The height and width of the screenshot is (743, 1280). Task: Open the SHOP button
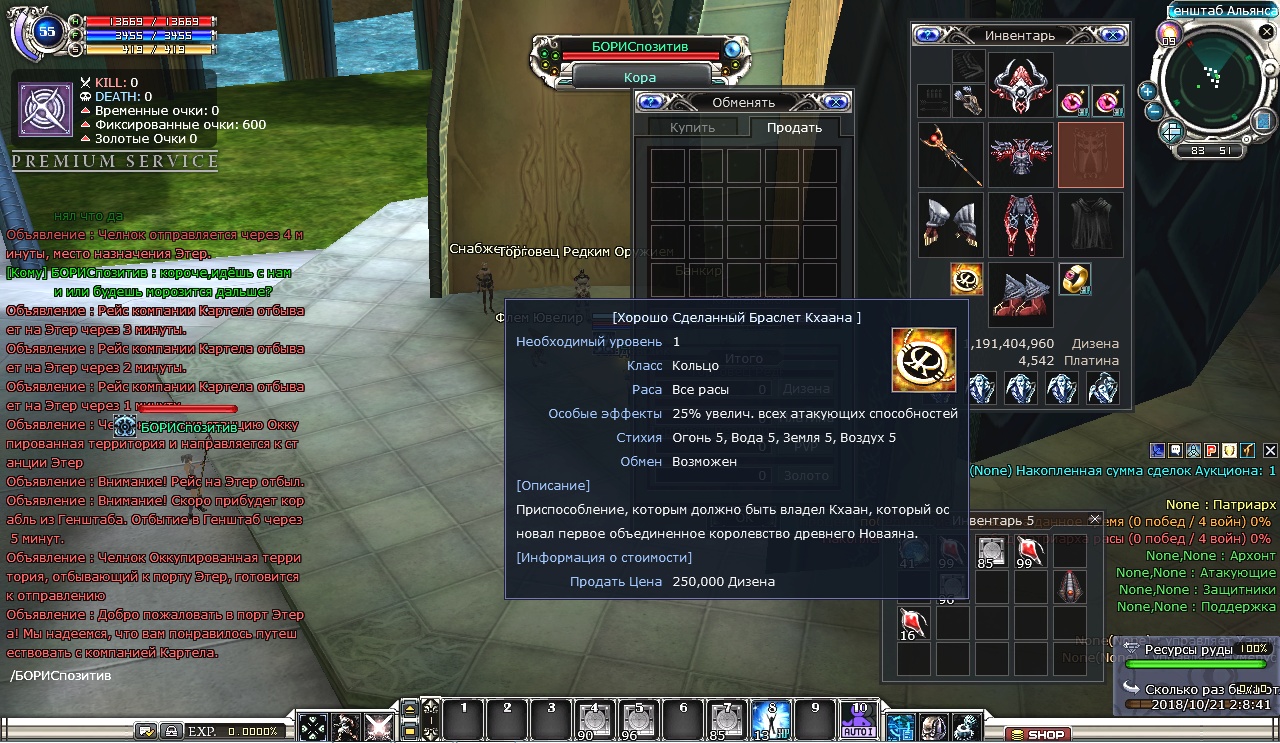point(1037,735)
